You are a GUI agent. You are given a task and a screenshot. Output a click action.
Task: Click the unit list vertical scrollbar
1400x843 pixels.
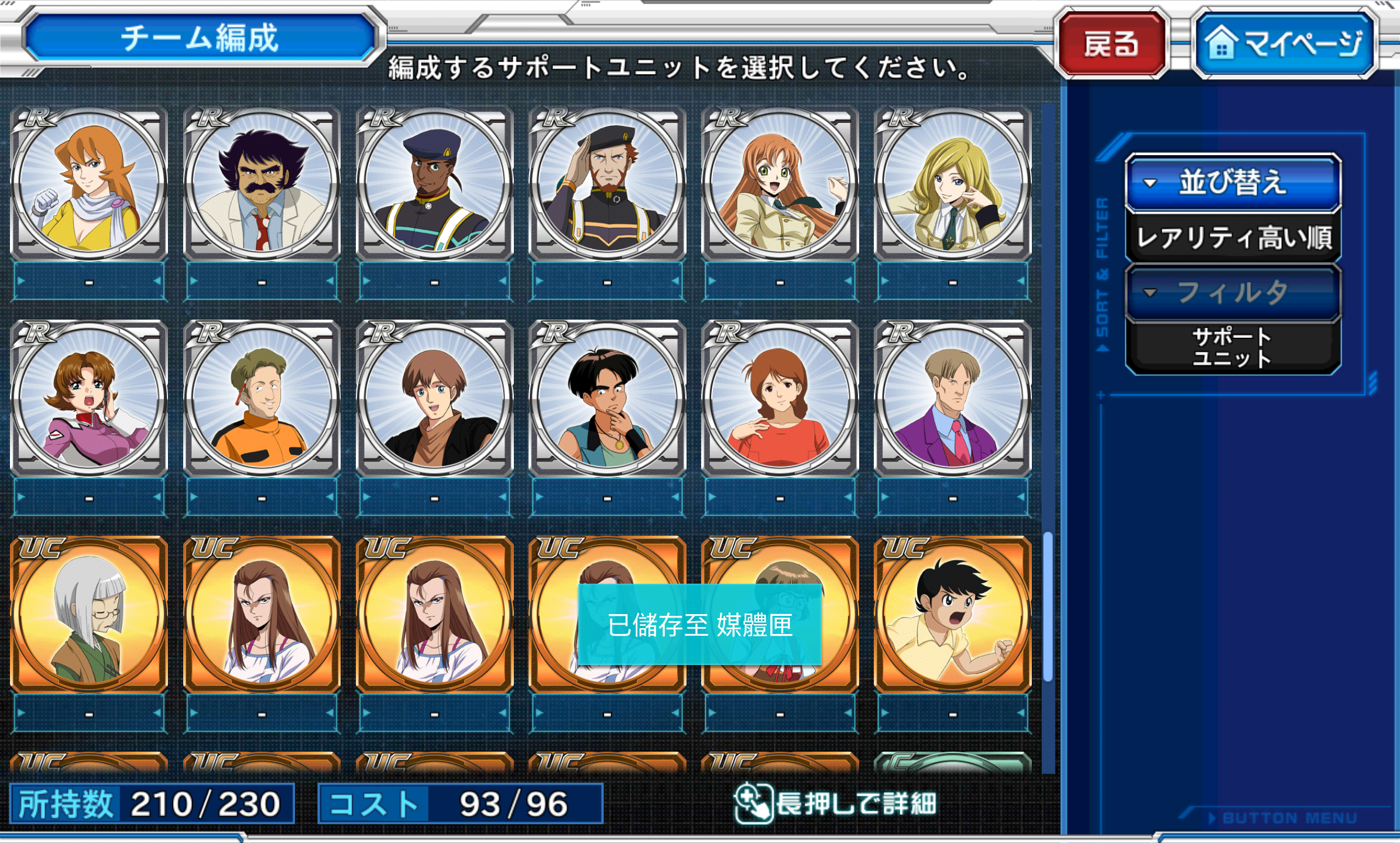tap(1048, 606)
